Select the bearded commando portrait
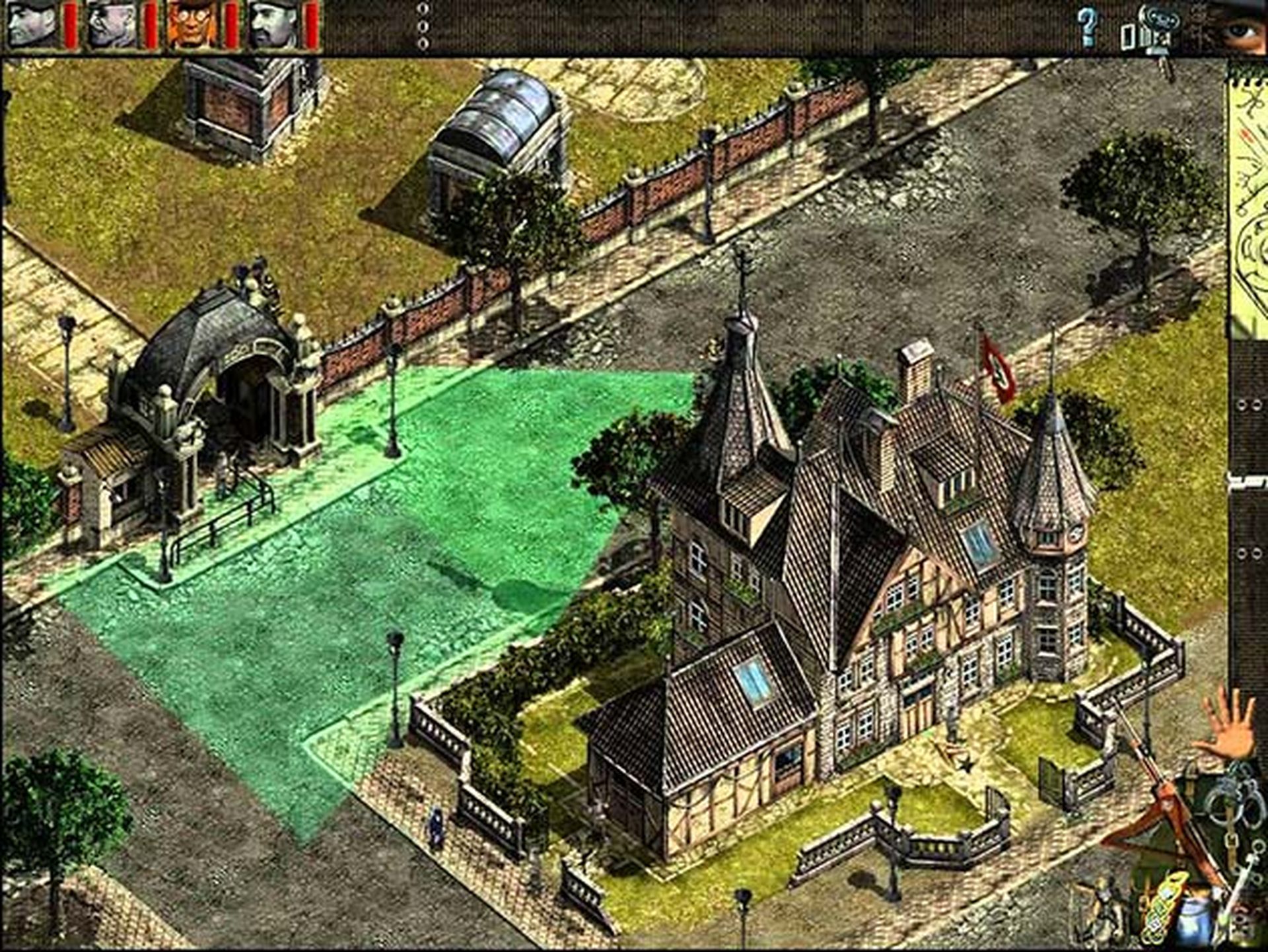The height and width of the screenshot is (952, 1268). coord(271,25)
